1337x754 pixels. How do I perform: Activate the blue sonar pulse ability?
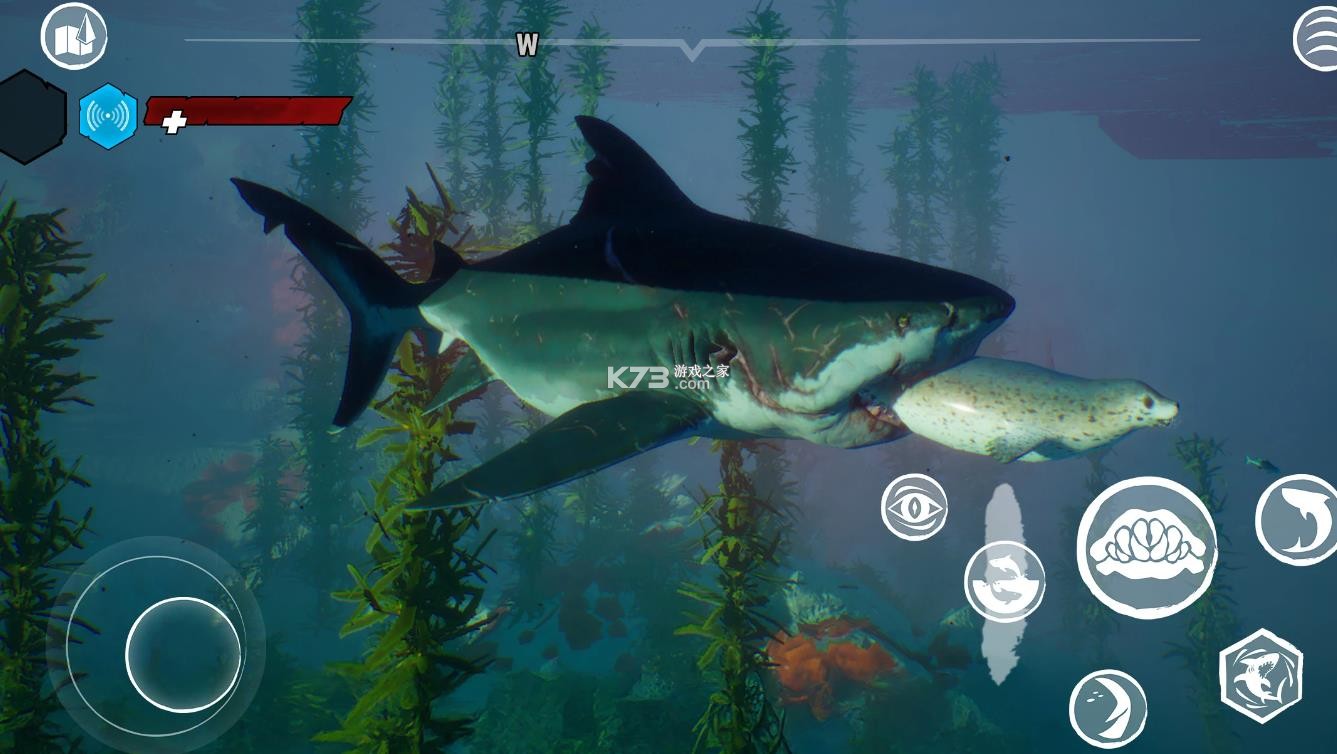pos(108,114)
